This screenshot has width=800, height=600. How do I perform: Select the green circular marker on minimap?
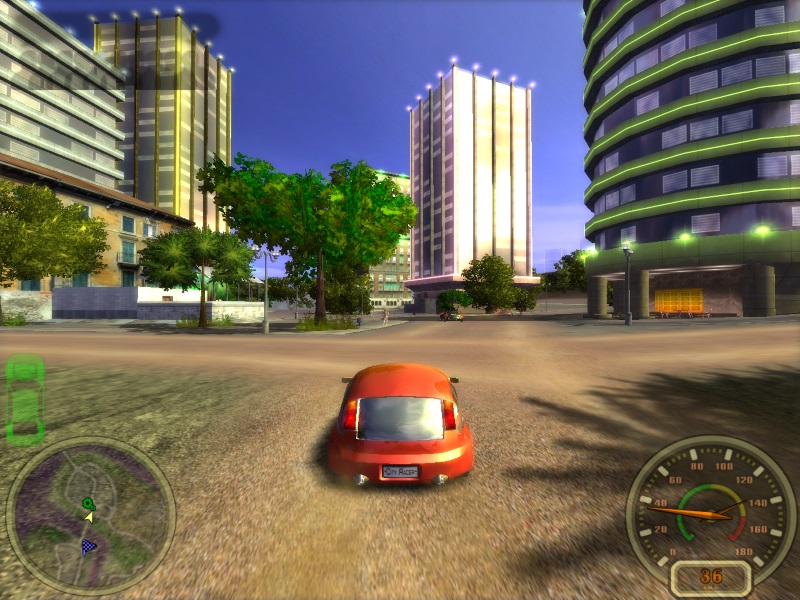click(88, 503)
